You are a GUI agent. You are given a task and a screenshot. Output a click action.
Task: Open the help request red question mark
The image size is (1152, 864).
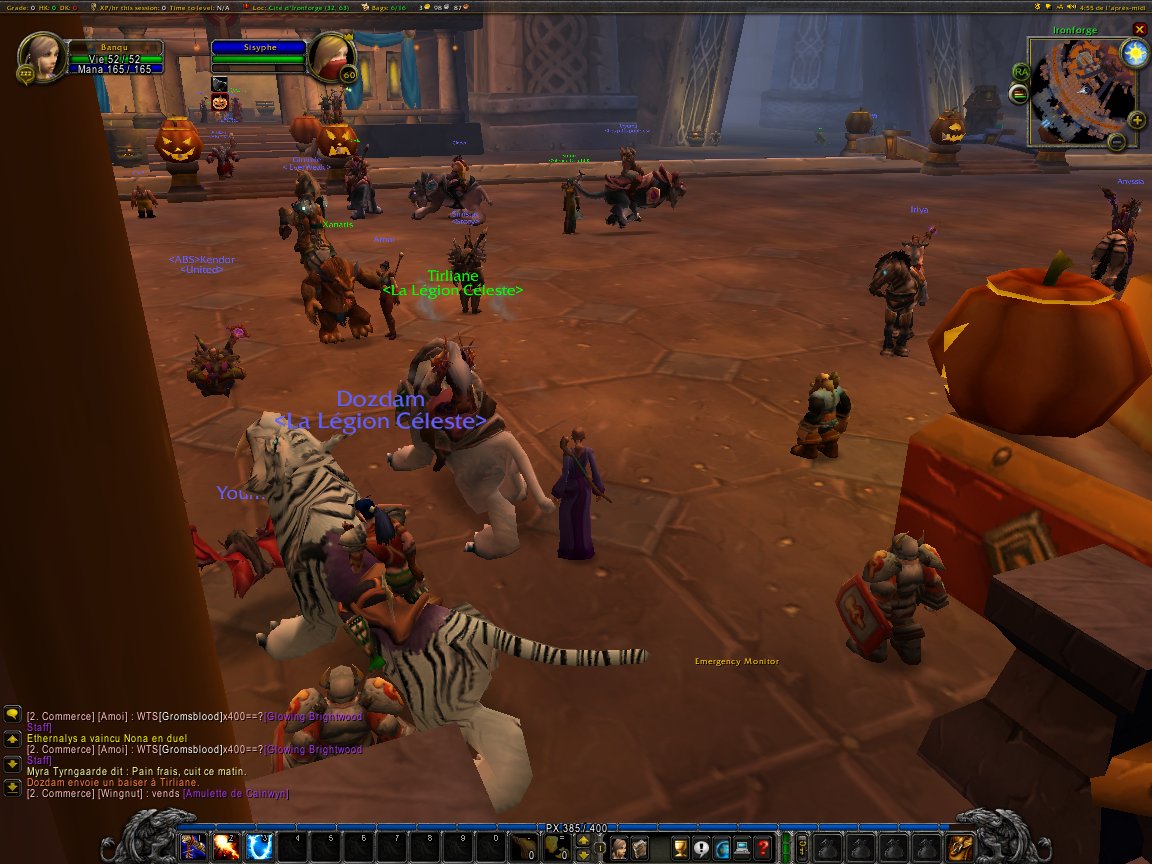(763, 848)
